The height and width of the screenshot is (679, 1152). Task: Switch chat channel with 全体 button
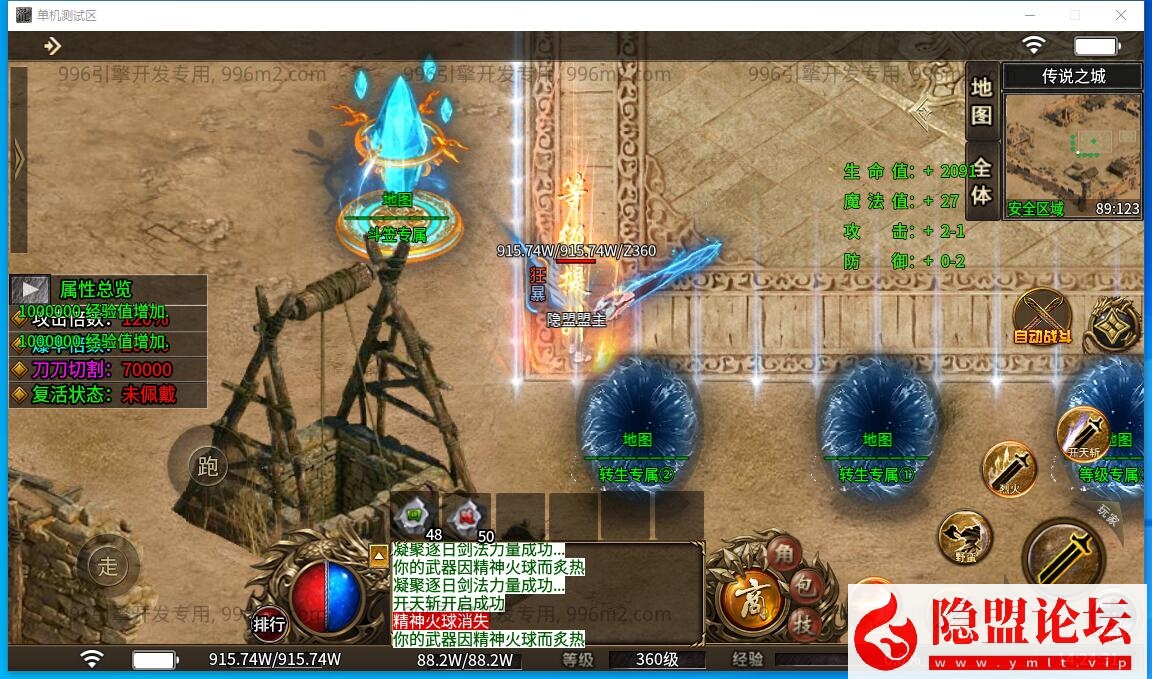[981, 181]
